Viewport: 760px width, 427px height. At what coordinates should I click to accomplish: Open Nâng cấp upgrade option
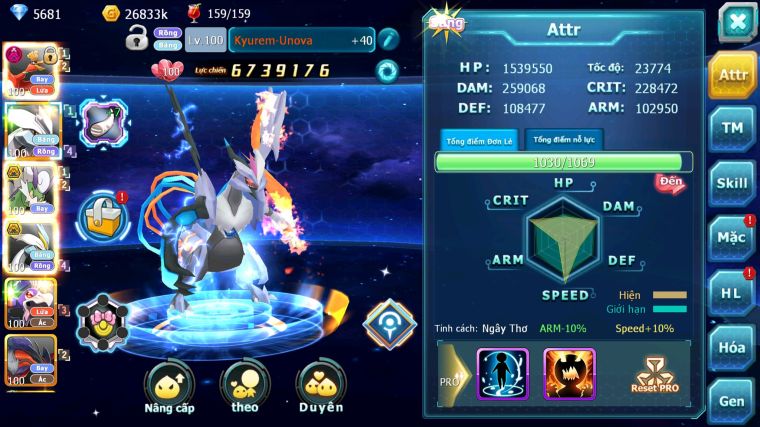(x=169, y=388)
